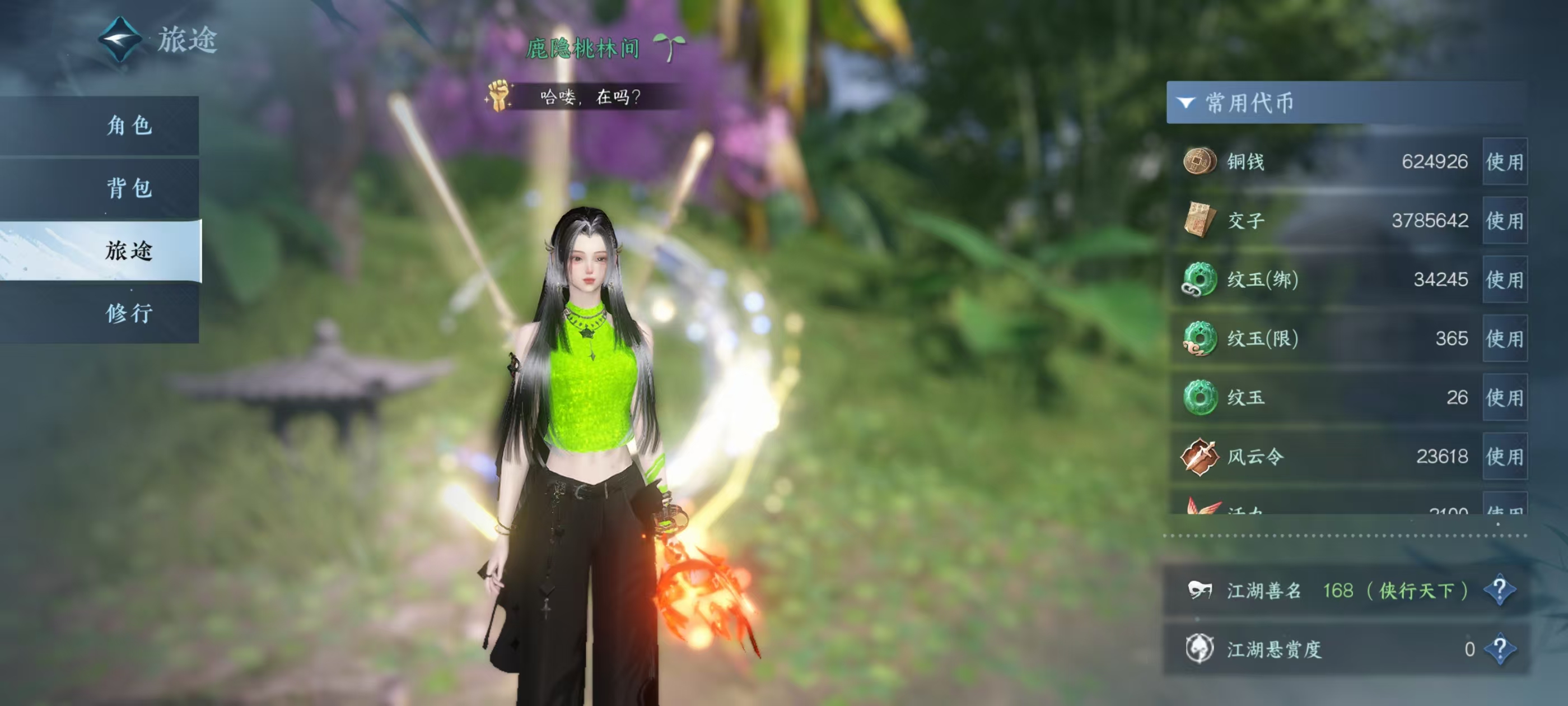Show help for 江湖善名
Viewport: 1568px width, 706px height.
(1499, 589)
